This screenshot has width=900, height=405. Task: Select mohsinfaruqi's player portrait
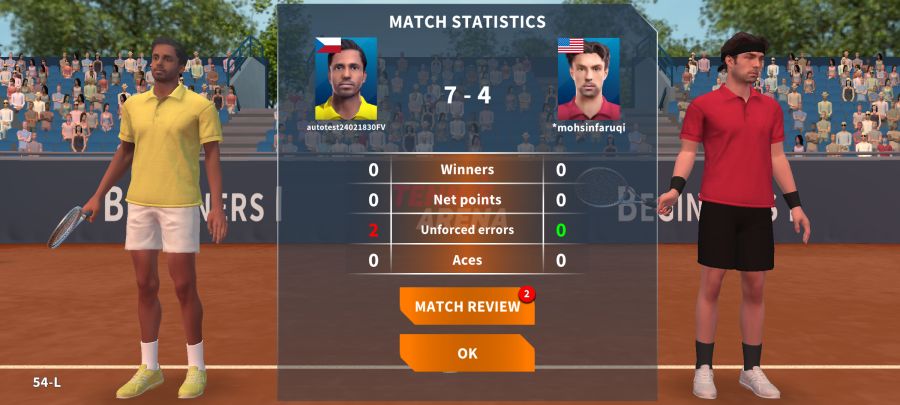pyautogui.click(x=588, y=79)
